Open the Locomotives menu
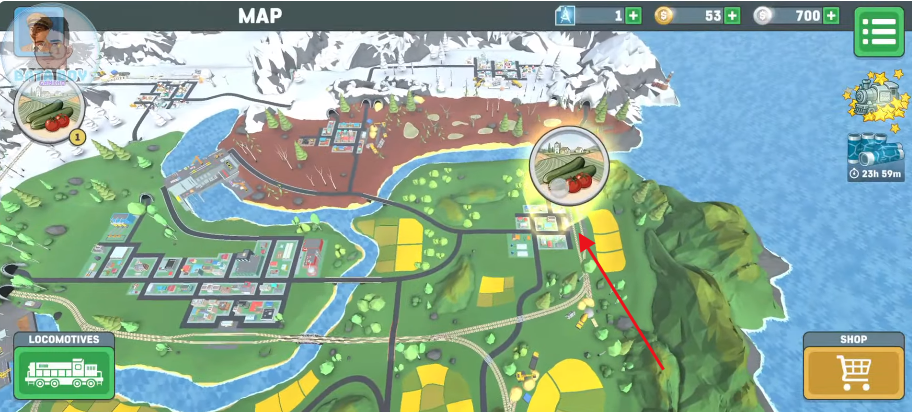Image resolution: width=912 pixels, height=412 pixels. click(64, 367)
